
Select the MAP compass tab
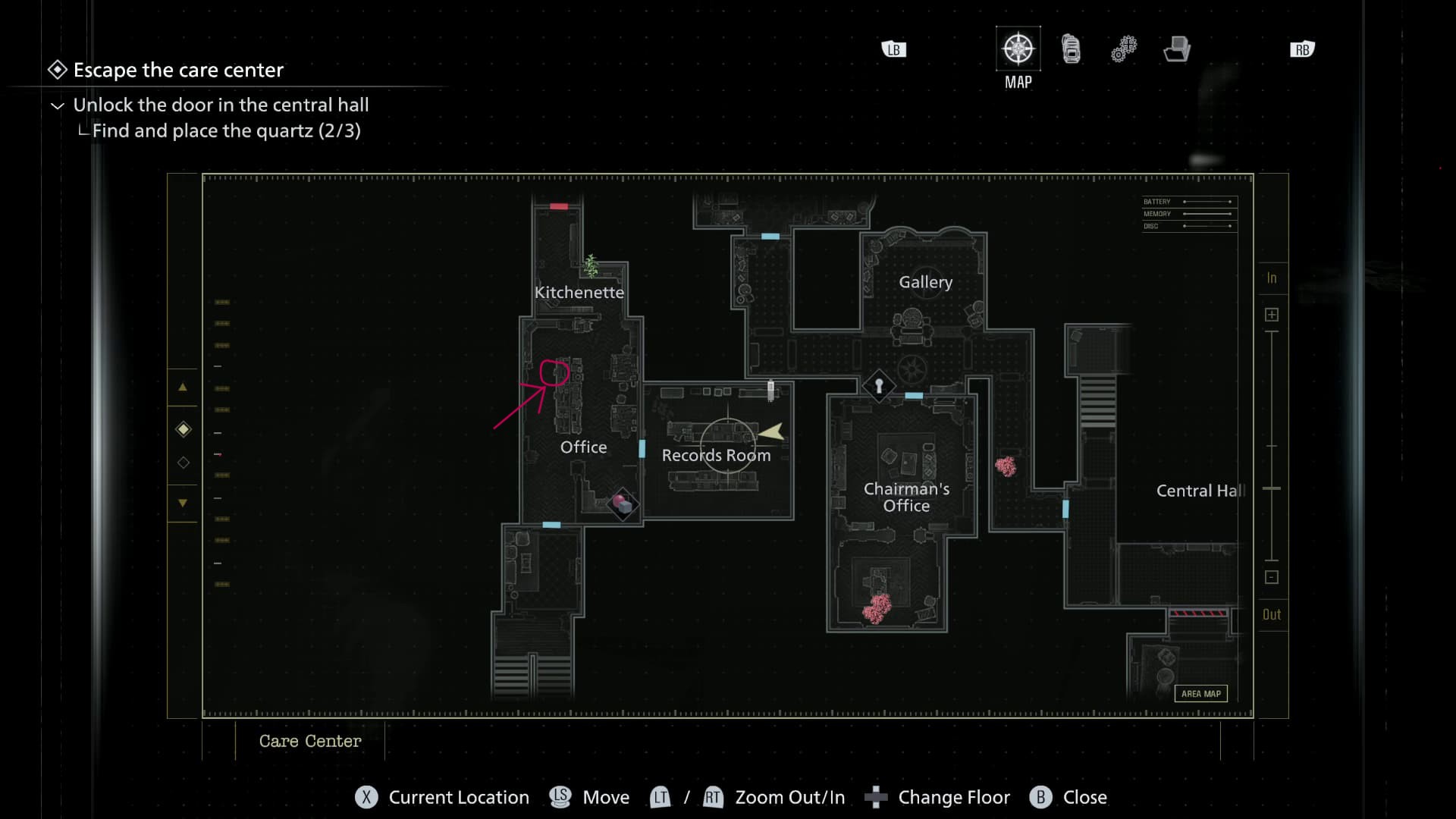1018,49
